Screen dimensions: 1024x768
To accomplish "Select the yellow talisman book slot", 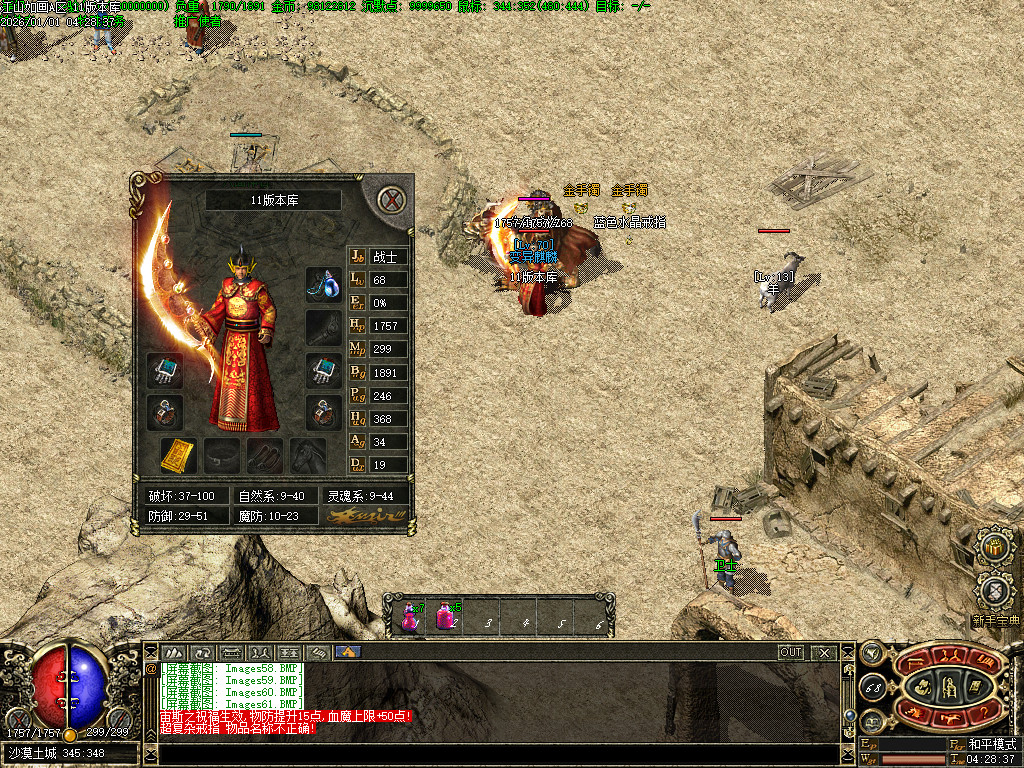I will click(x=178, y=456).
